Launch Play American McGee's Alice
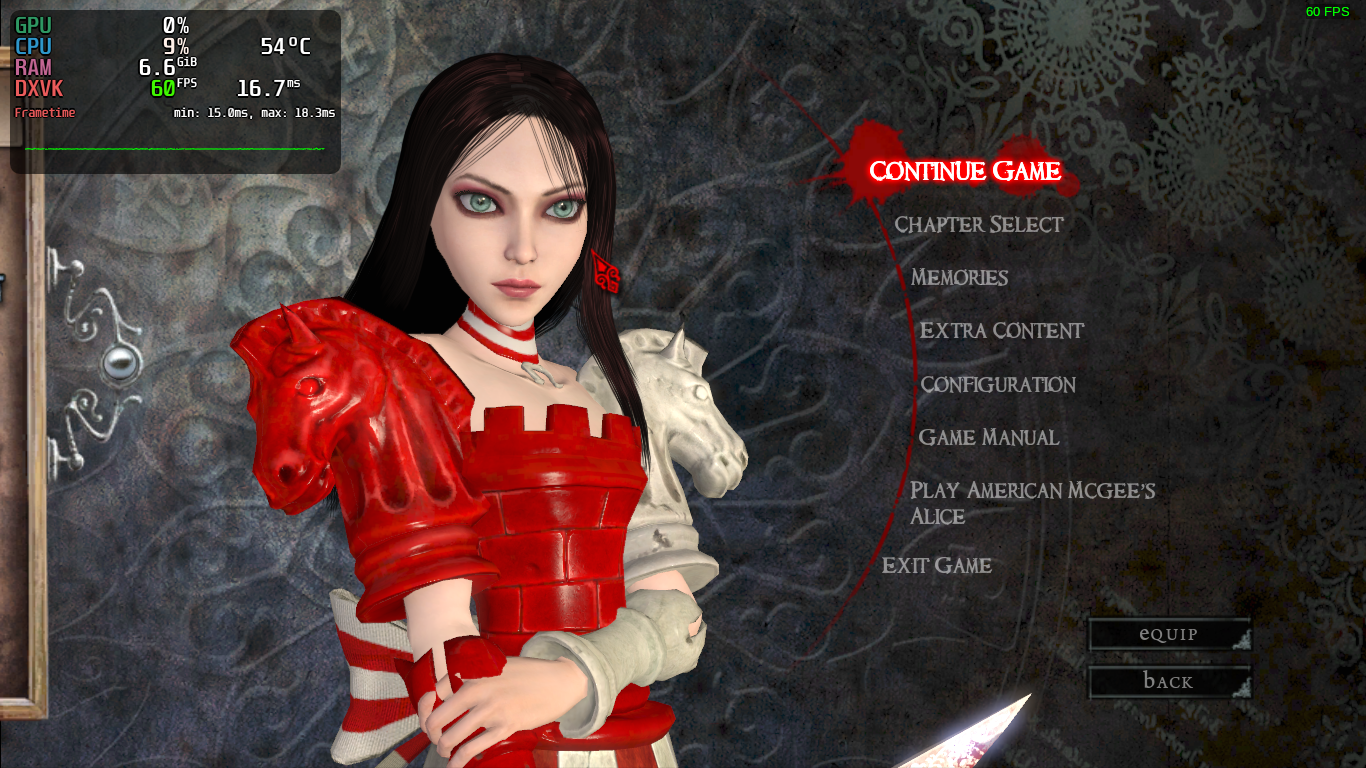 1031,502
